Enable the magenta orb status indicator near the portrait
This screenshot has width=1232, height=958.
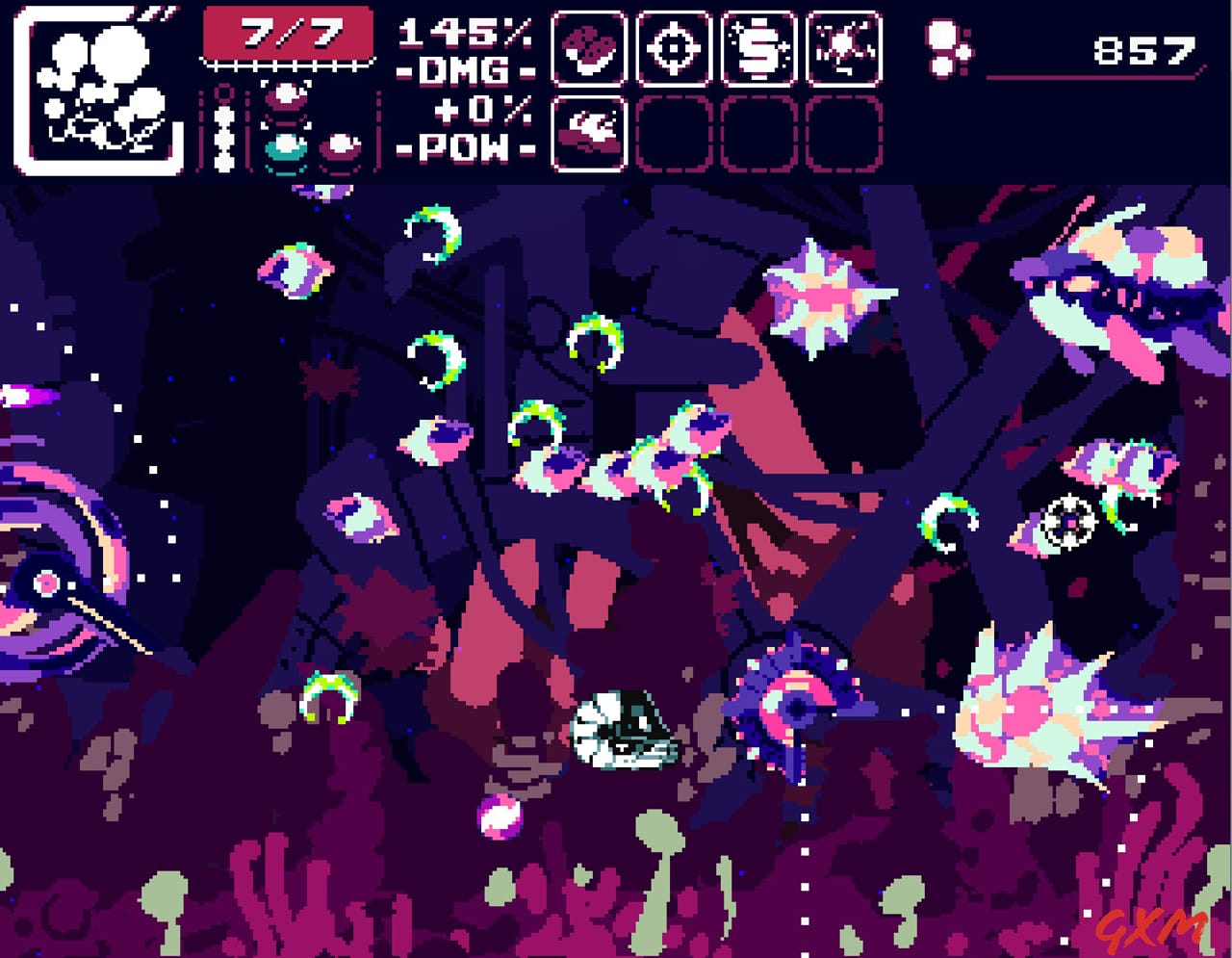tap(284, 96)
